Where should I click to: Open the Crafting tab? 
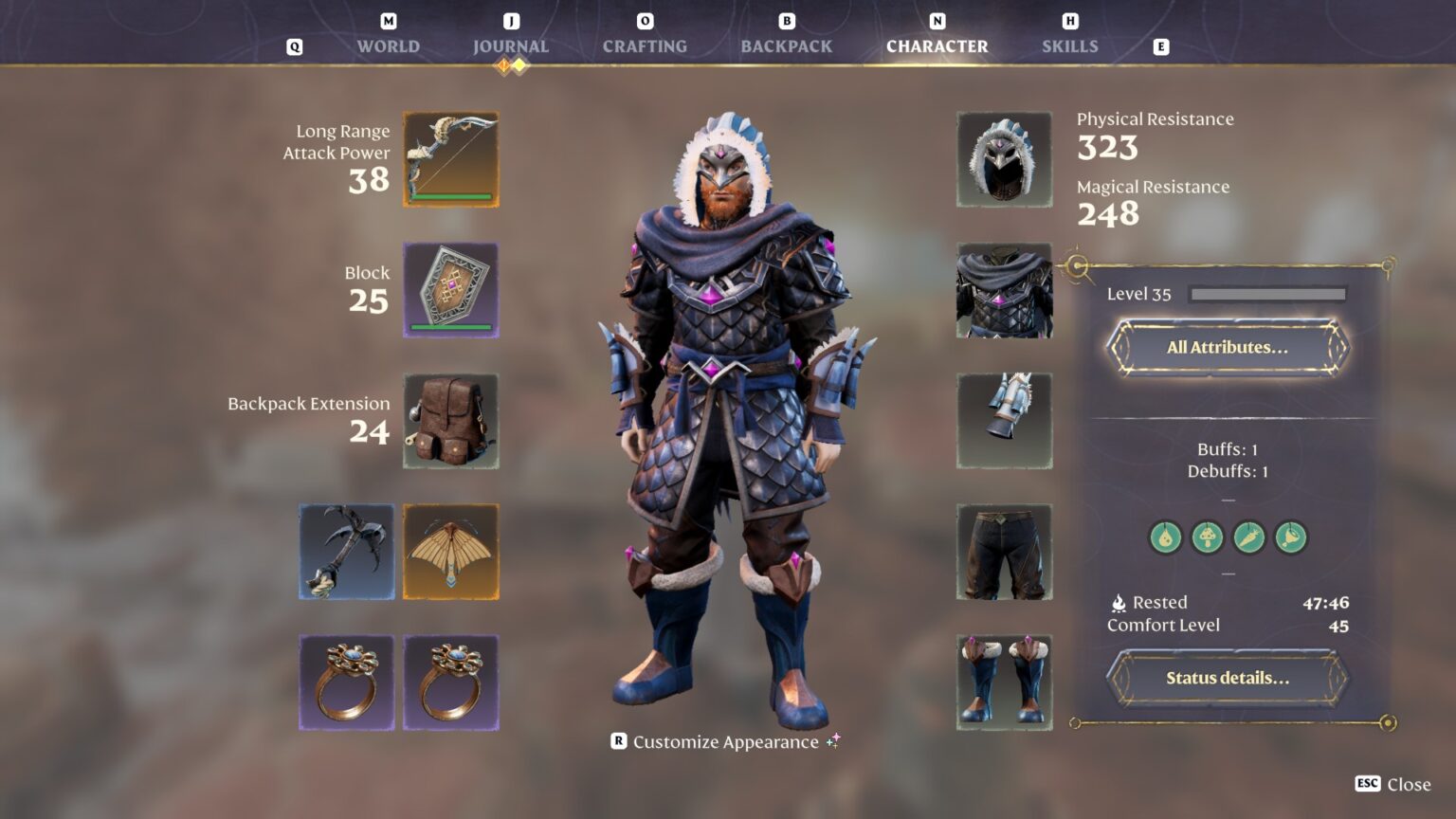tap(646, 45)
